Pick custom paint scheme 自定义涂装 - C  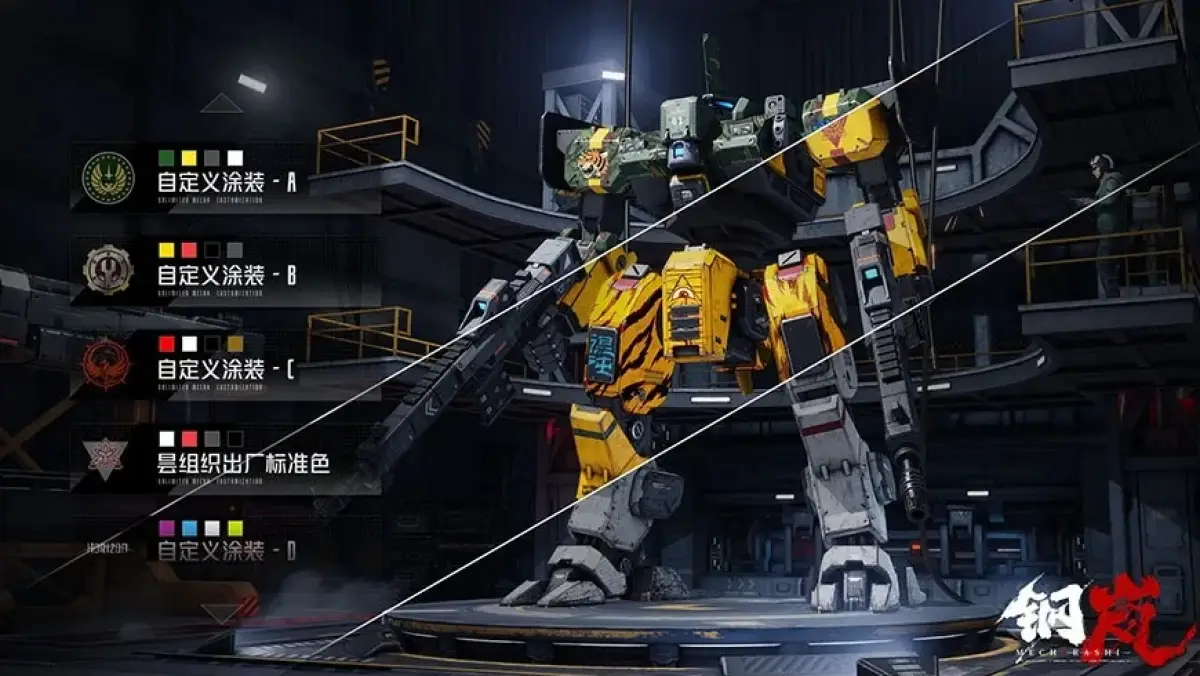click(x=226, y=368)
